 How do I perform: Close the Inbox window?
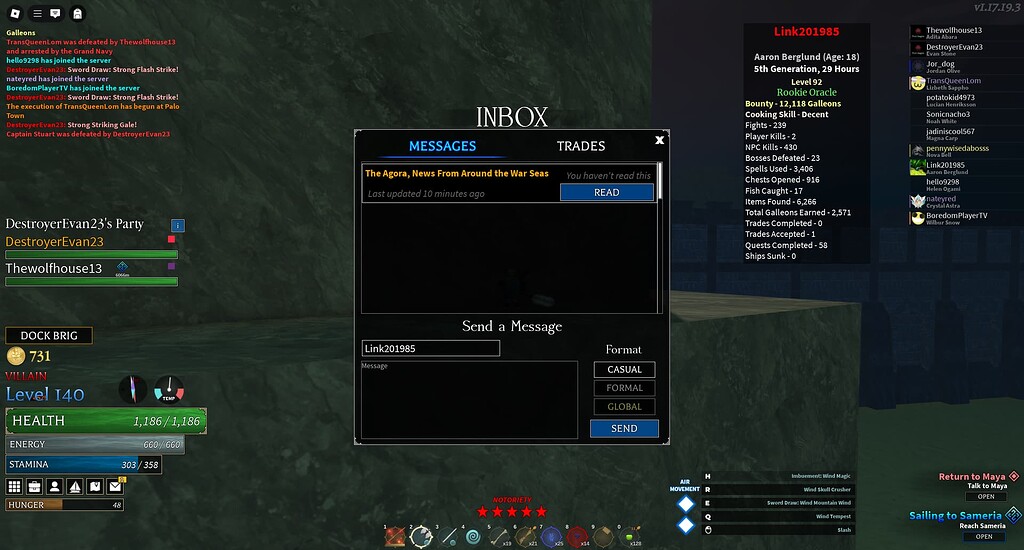pyautogui.click(x=659, y=141)
